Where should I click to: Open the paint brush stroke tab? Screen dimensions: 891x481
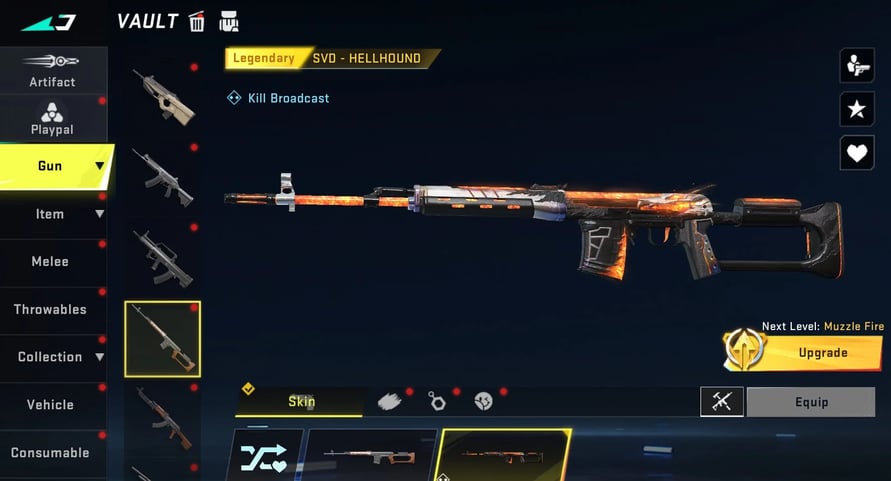(x=389, y=401)
